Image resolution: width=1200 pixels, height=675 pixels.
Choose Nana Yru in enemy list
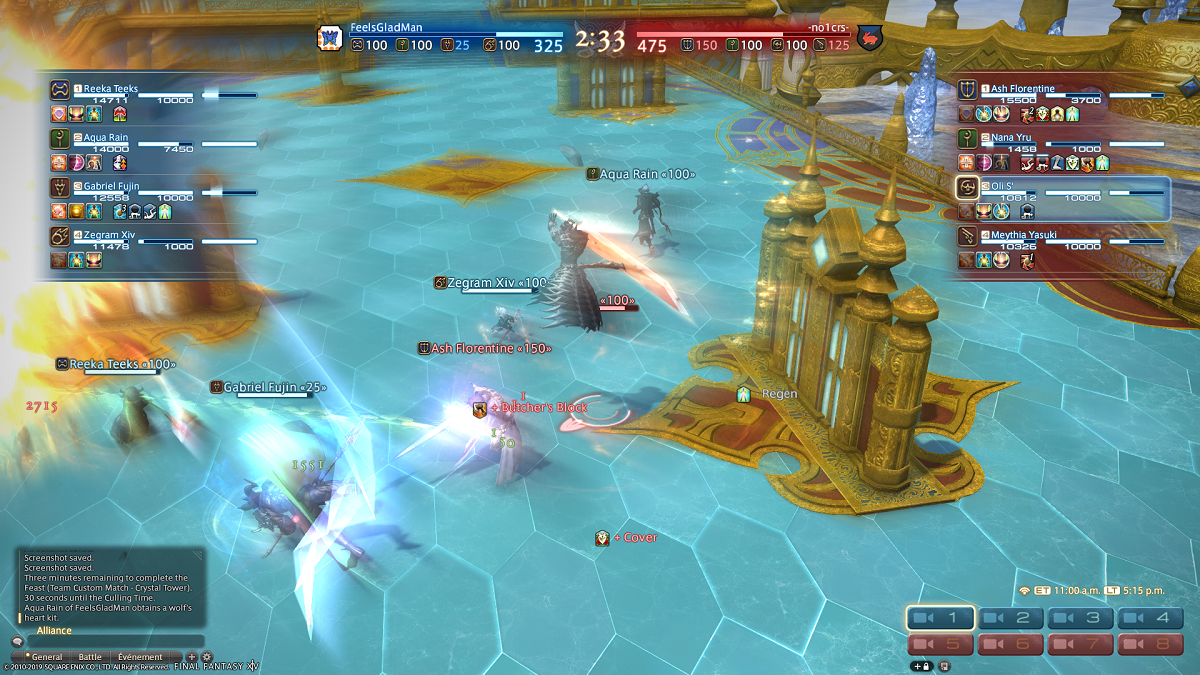1012,138
